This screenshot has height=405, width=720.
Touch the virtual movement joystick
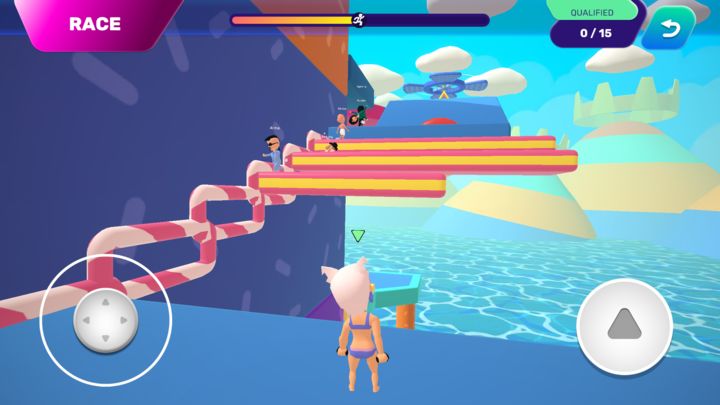coord(105,322)
